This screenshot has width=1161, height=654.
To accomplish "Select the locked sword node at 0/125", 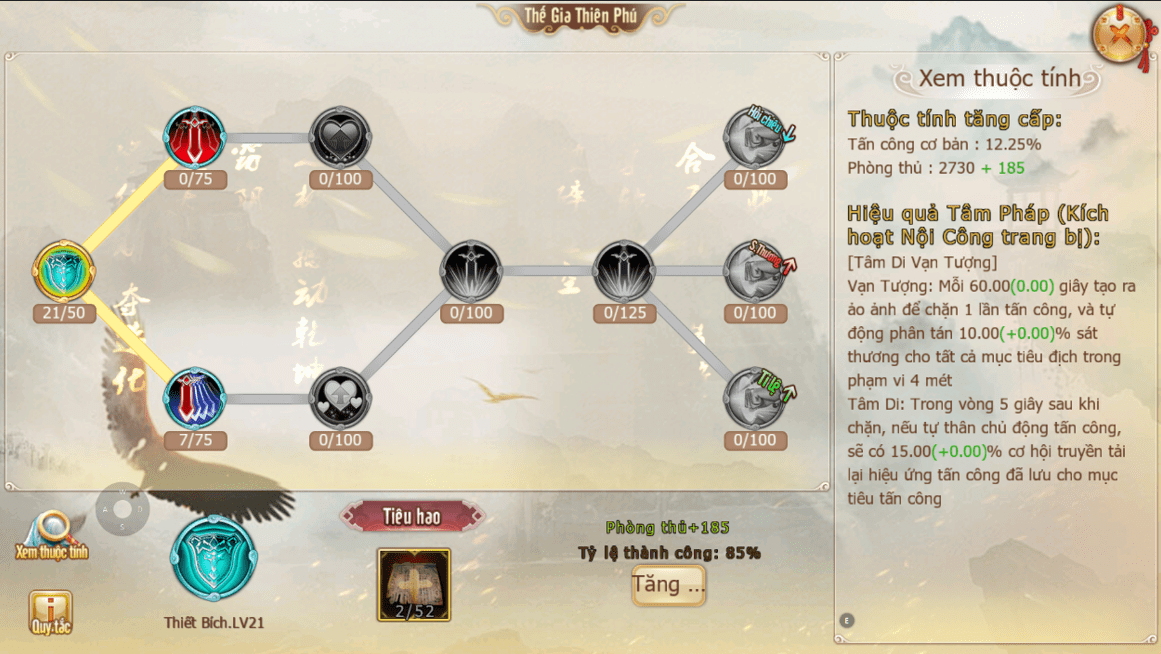I will 625,271.
